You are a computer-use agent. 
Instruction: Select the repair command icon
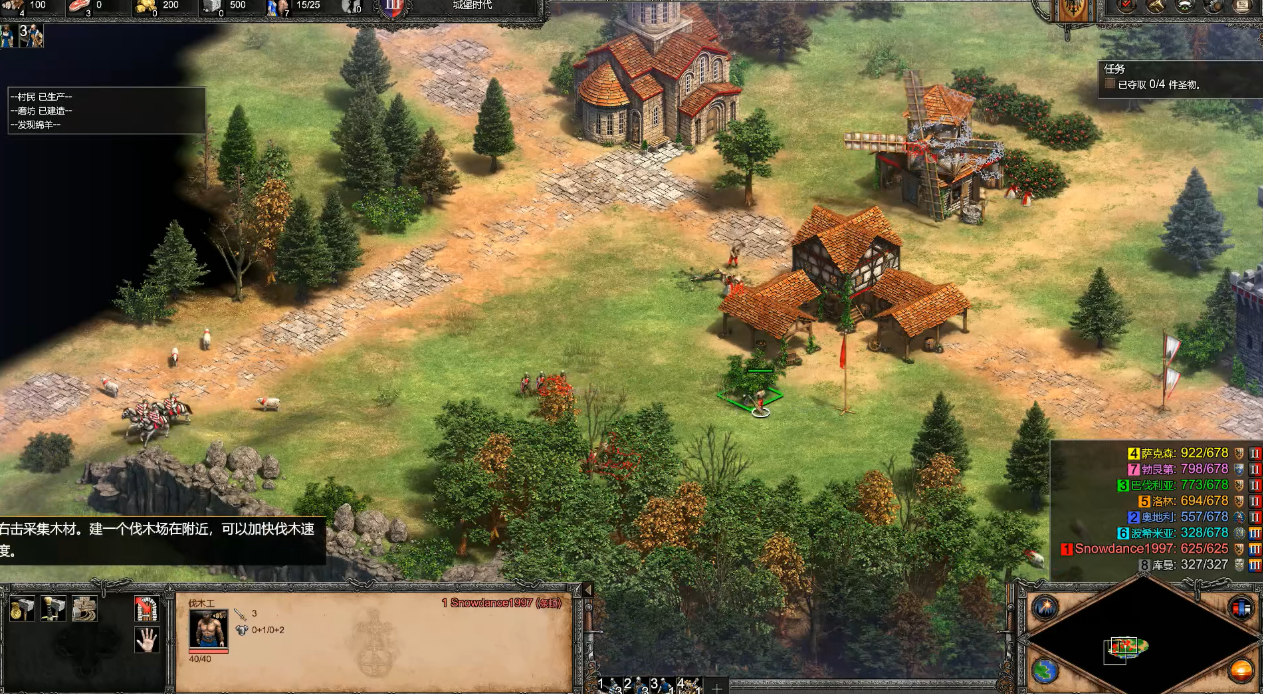coord(84,608)
